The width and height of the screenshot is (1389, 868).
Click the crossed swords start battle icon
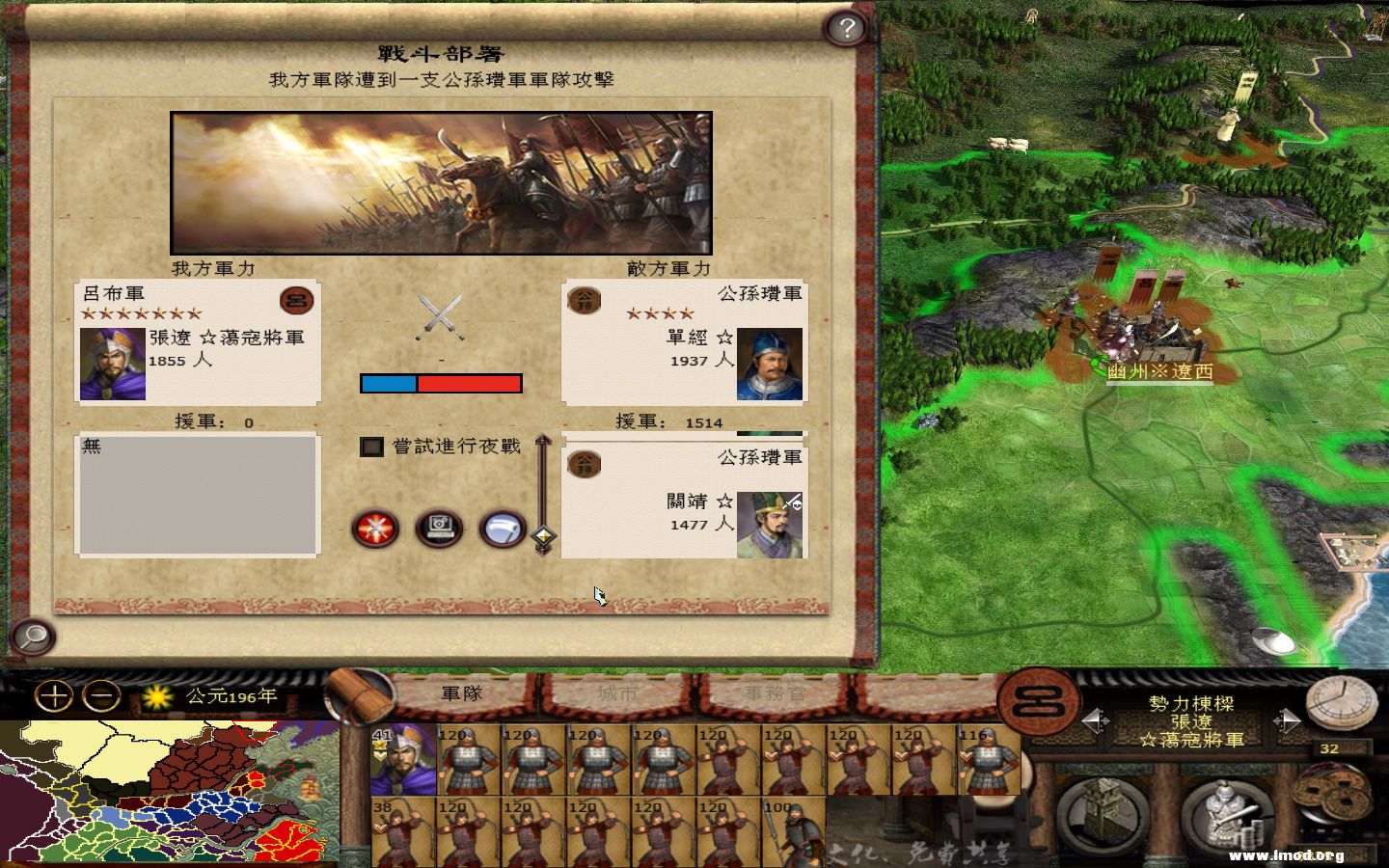374,529
